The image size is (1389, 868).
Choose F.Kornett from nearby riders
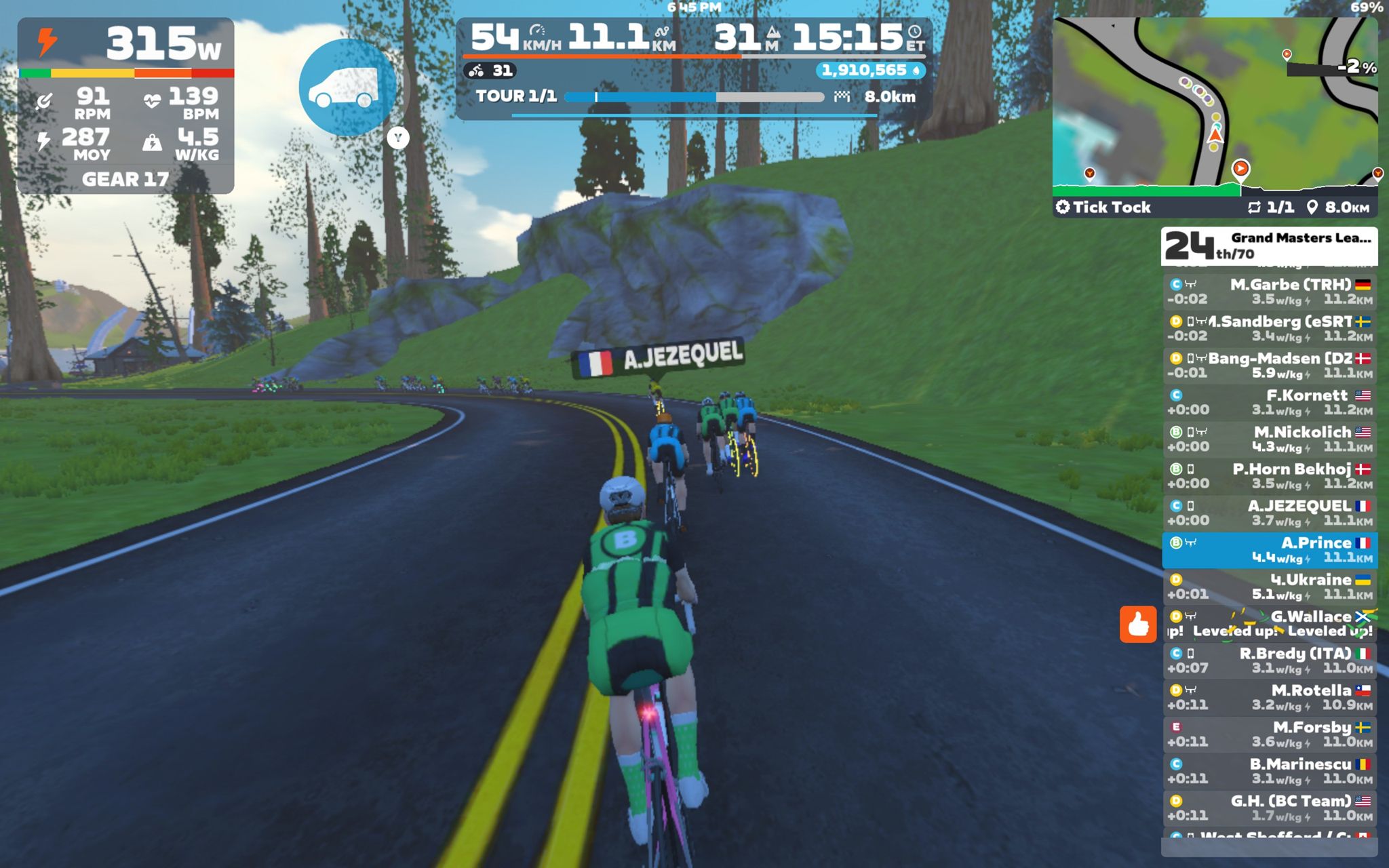click(x=1269, y=402)
